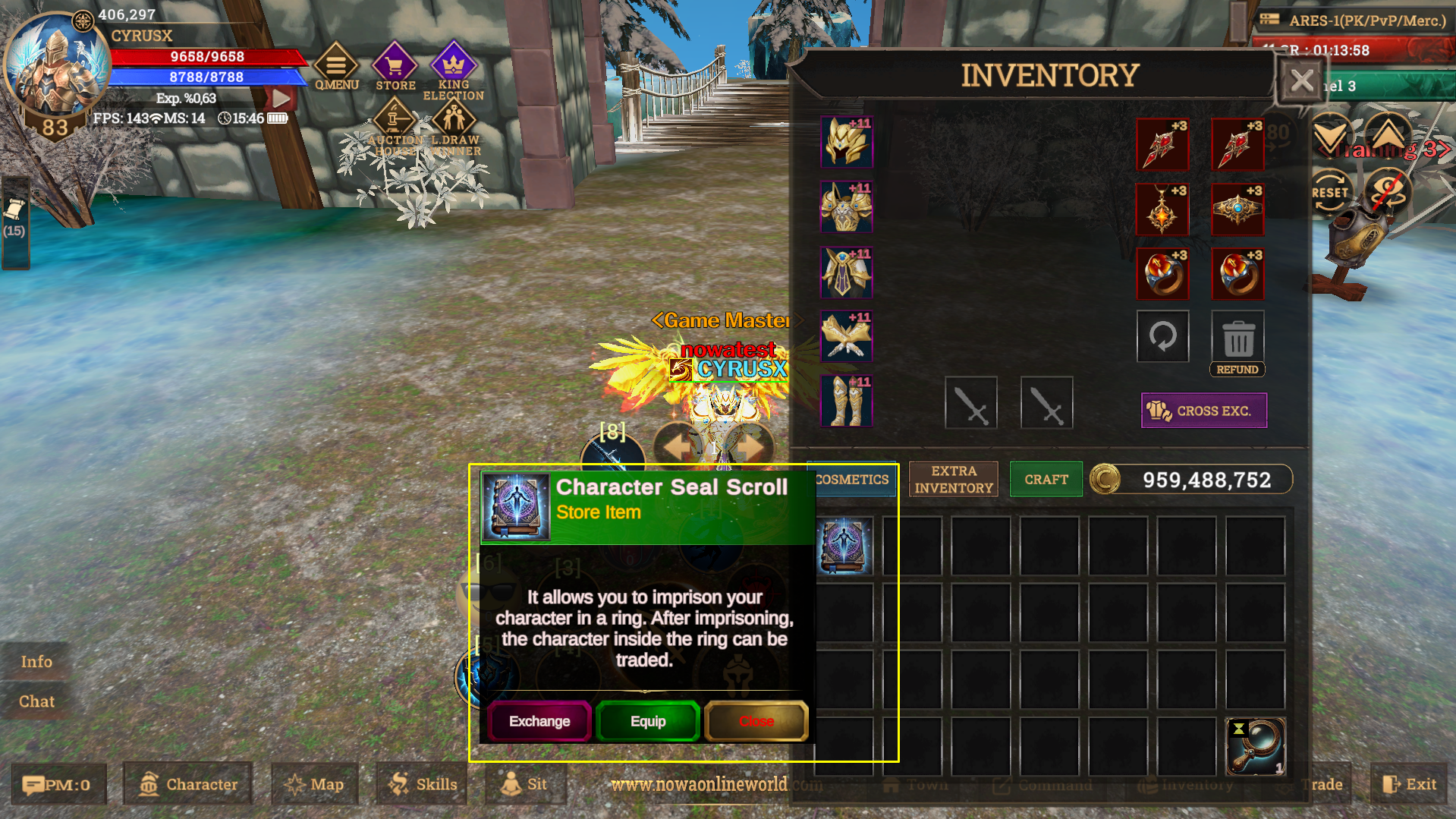Image resolution: width=1456 pixels, height=819 pixels.
Task: Open the Craft menu
Action: [x=1046, y=479]
